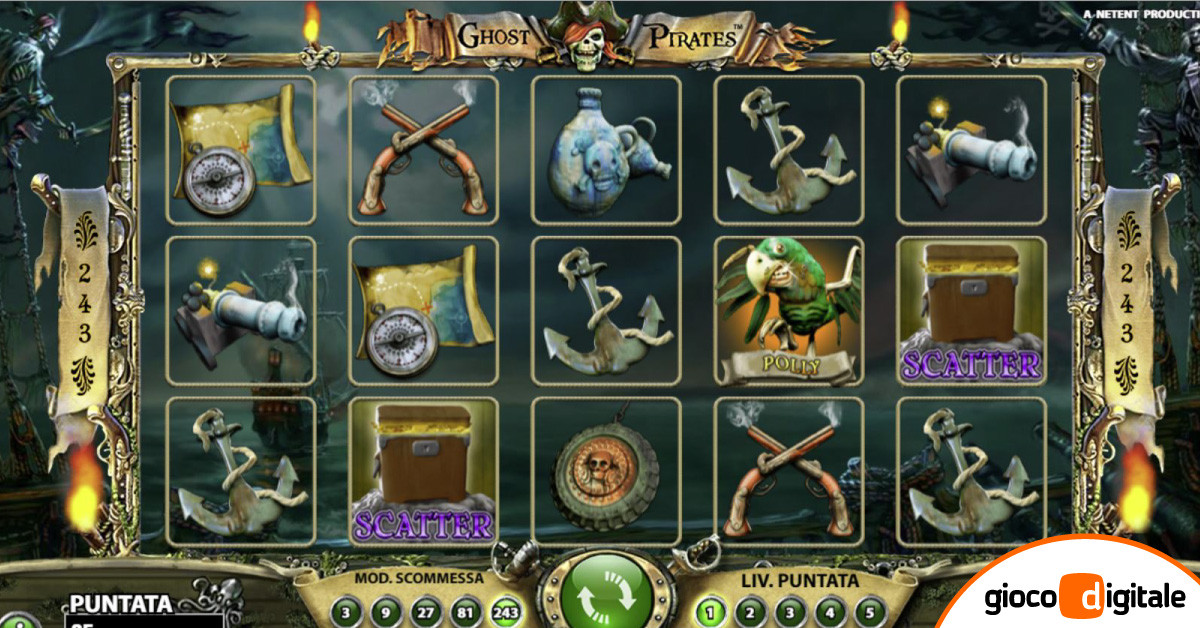Set Liv. Puntata to 3
Image resolution: width=1200 pixels, height=628 pixels.
point(789,611)
